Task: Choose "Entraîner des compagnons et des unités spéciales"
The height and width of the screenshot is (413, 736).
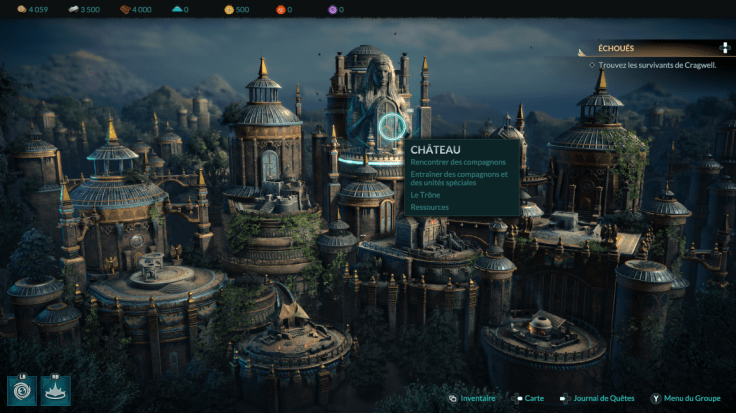Action: (x=459, y=178)
